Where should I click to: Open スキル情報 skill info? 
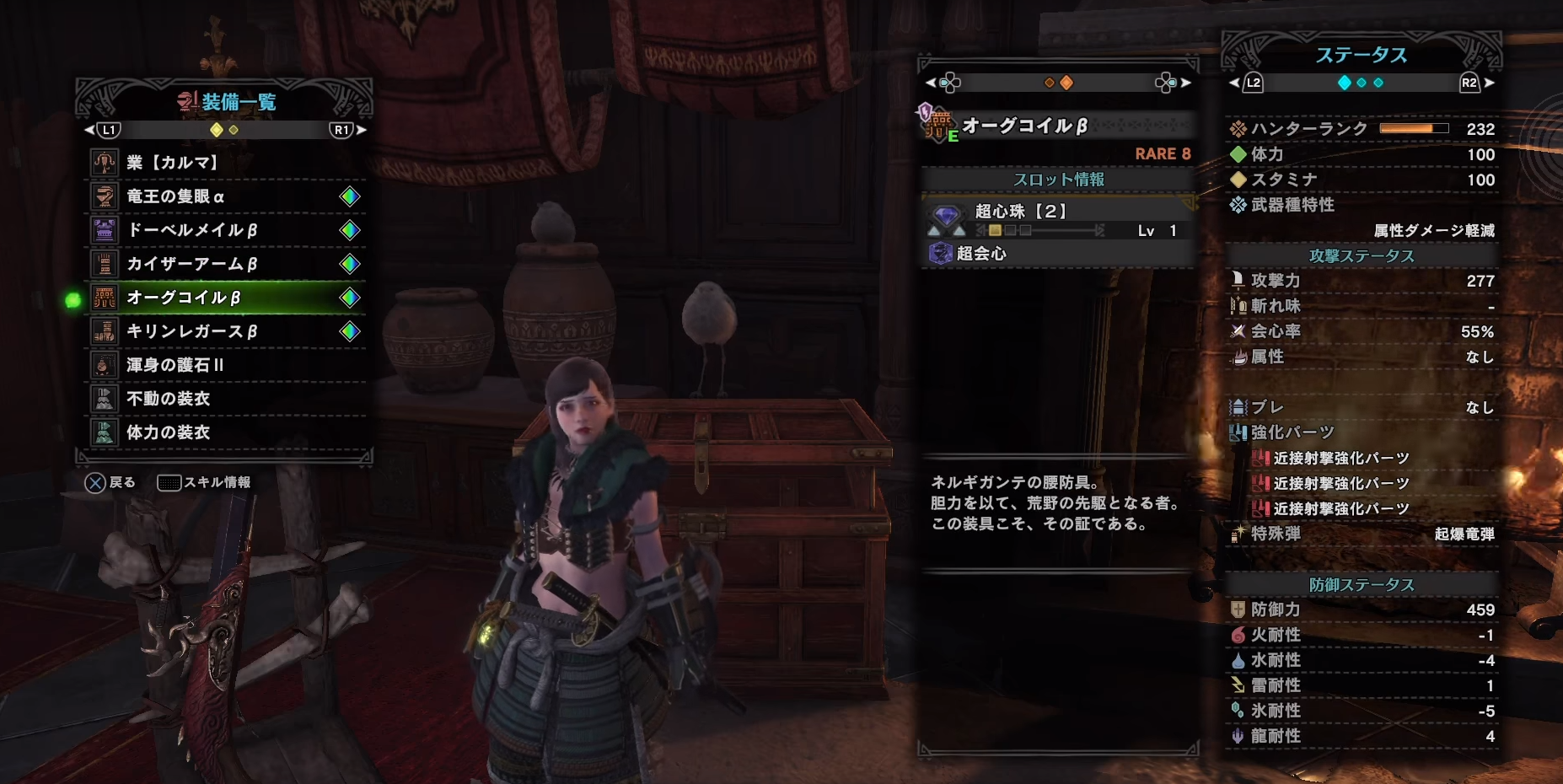click(205, 482)
